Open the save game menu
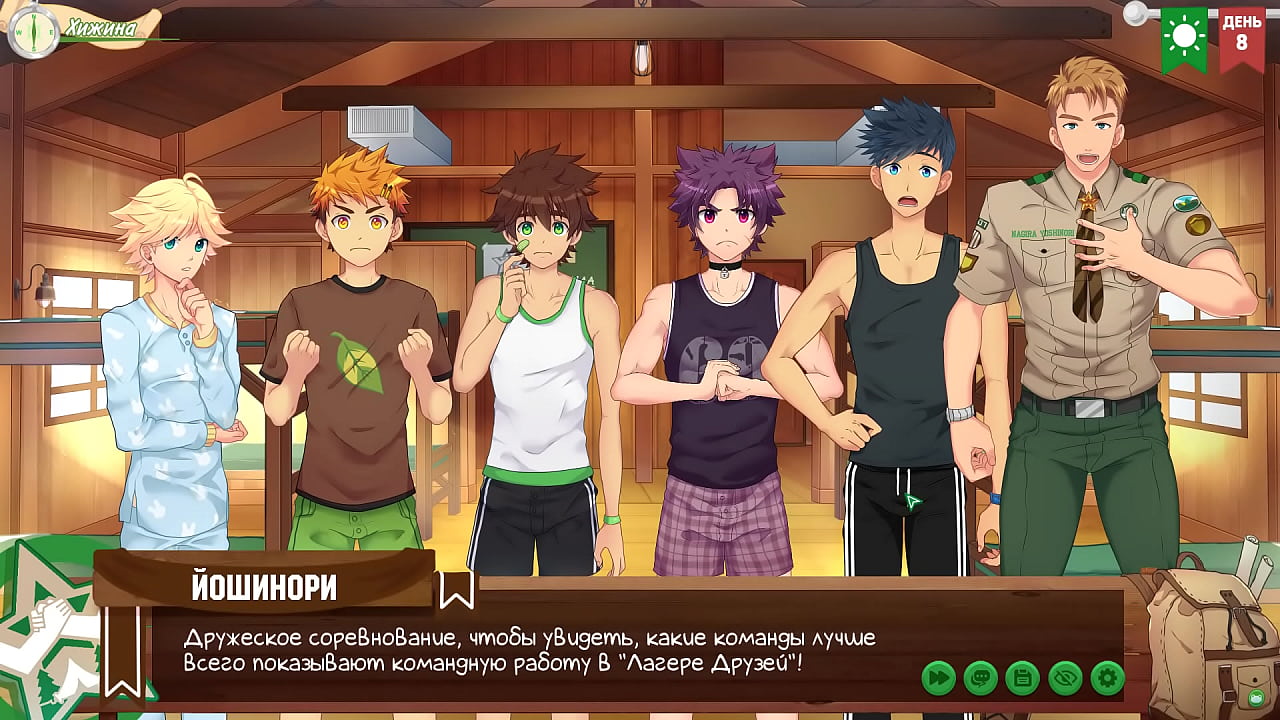1280x720 pixels. click(x=1022, y=678)
